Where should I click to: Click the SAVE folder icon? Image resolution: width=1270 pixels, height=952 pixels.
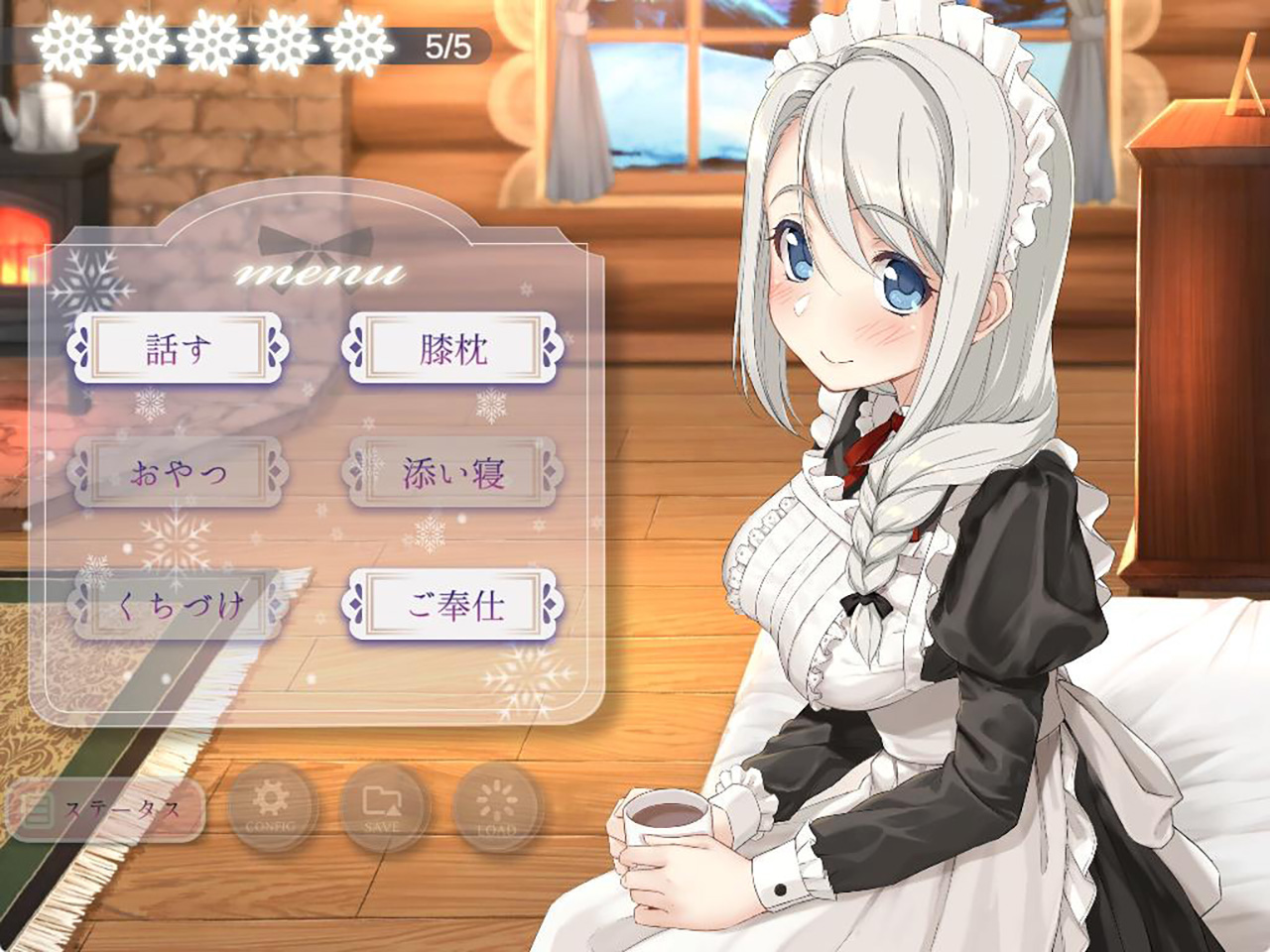[383, 807]
